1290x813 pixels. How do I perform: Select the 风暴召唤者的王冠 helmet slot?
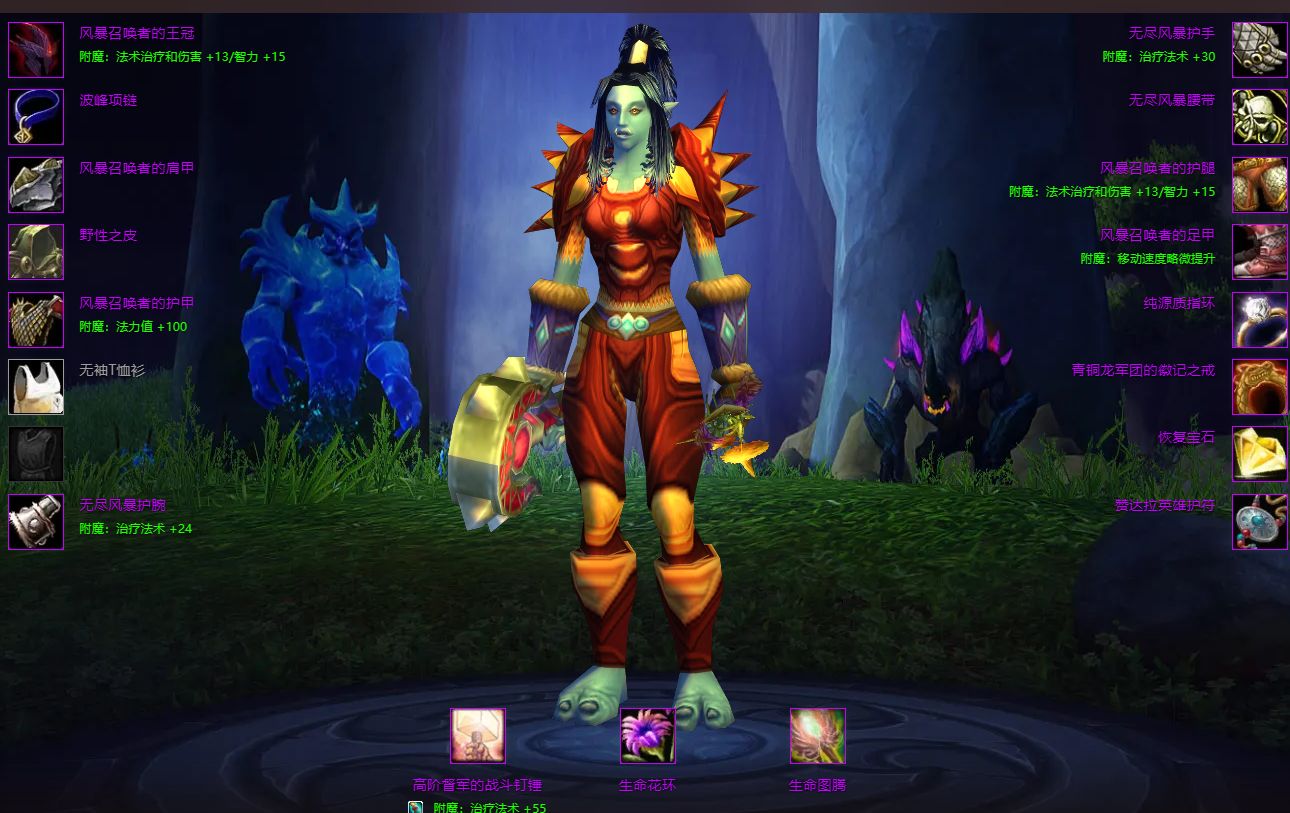(36, 50)
